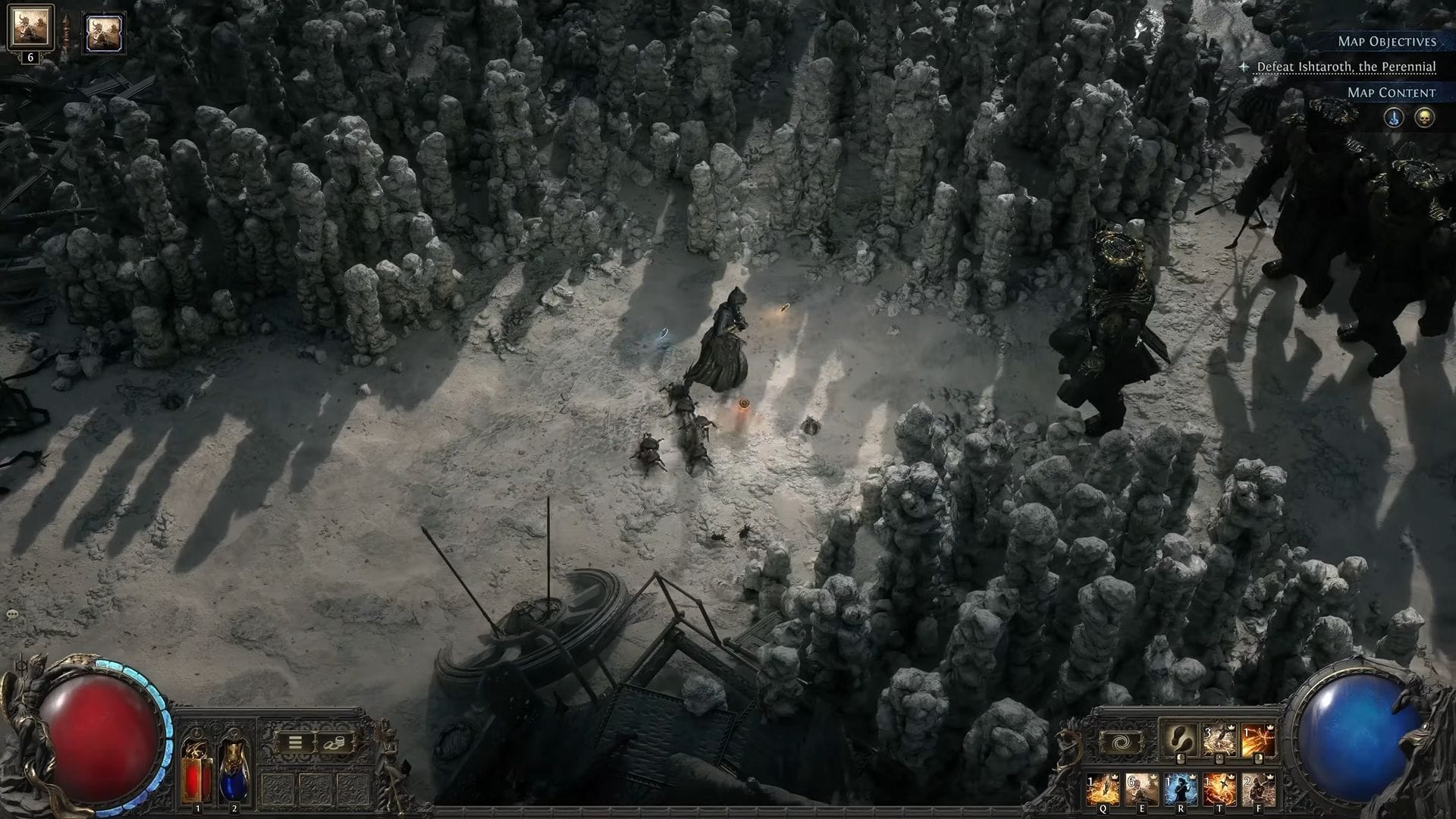Toggle the diamond marker beside the Ishtaroth objective

coord(1244,67)
